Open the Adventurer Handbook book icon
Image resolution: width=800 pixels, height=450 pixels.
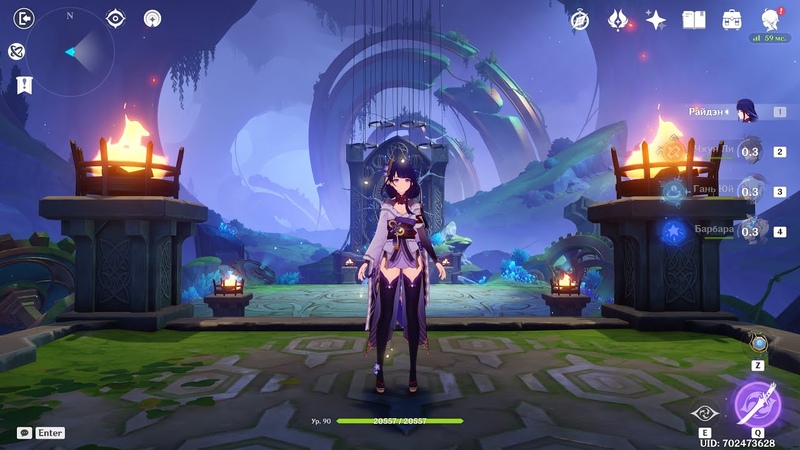click(x=694, y=20)
